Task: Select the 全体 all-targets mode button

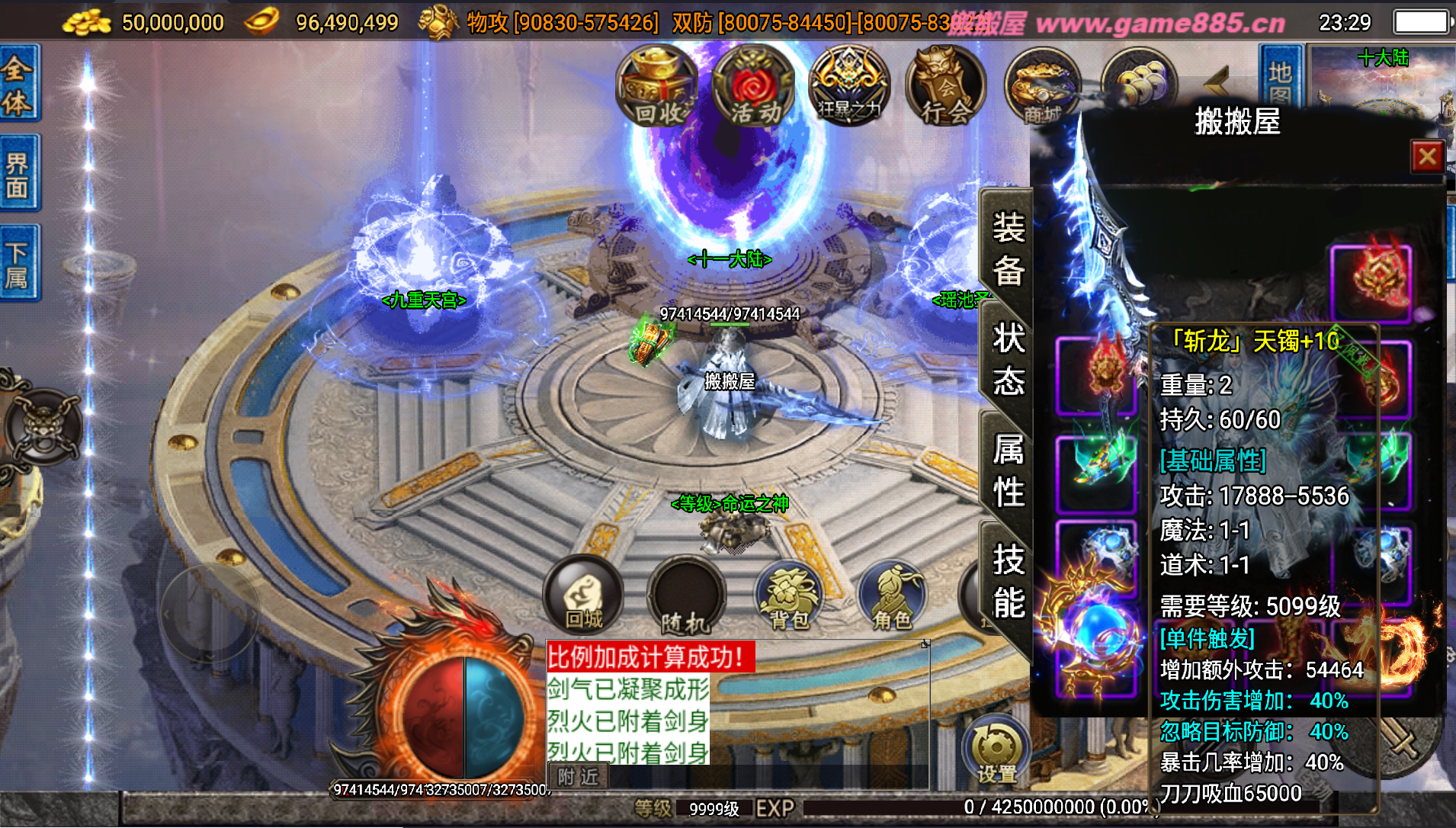Action: [18, 84]
